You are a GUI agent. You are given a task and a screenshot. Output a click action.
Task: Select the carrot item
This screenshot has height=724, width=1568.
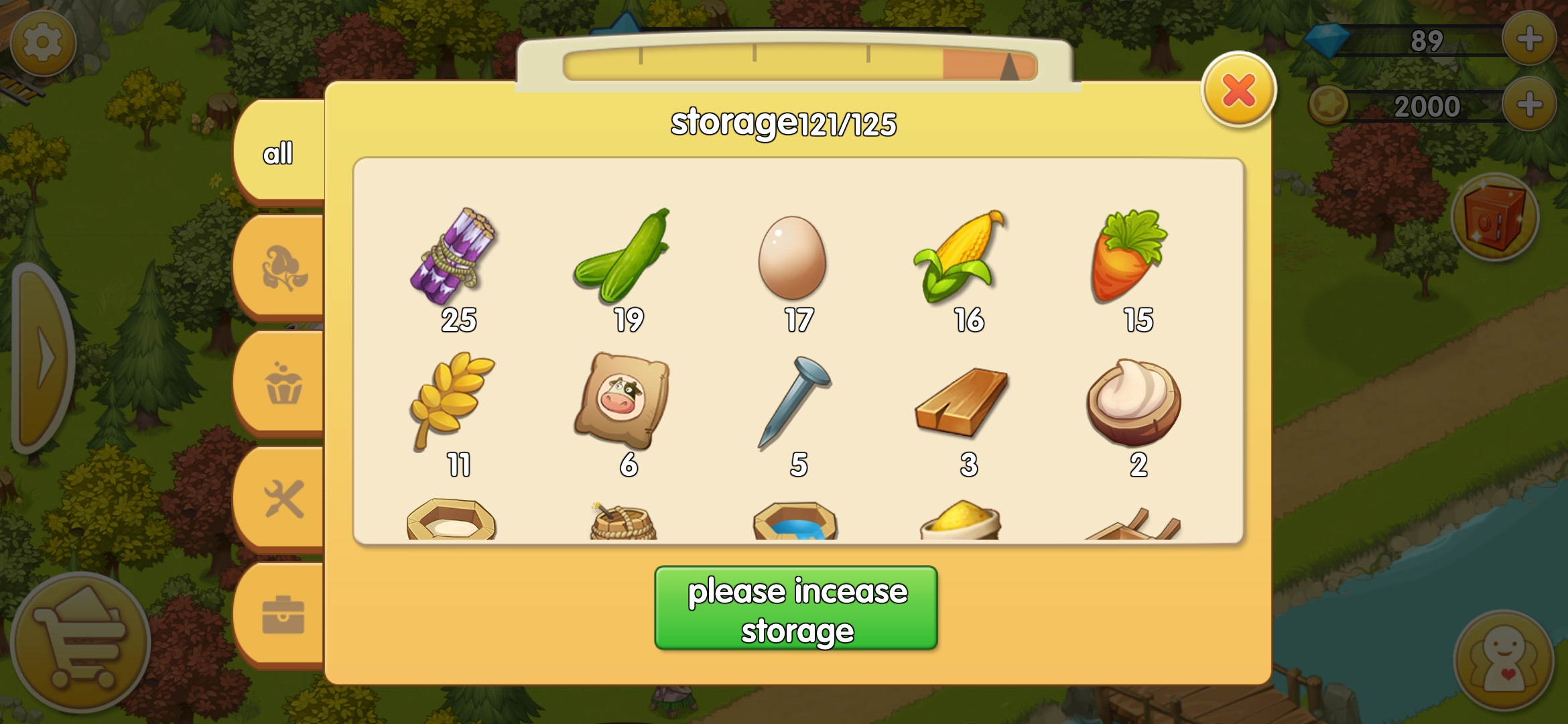coord(1130,256)
